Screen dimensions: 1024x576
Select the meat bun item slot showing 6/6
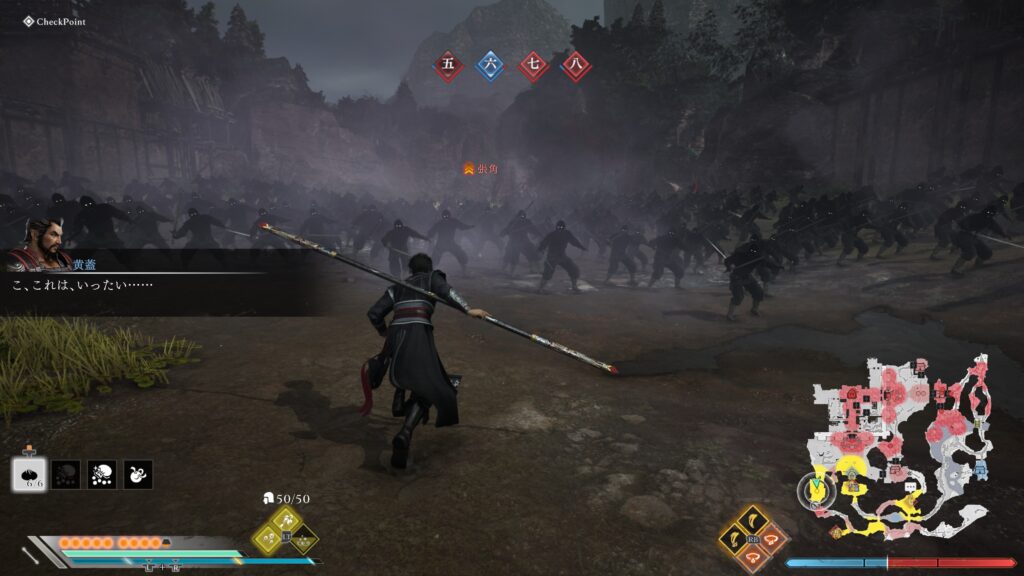click(30, 474)
